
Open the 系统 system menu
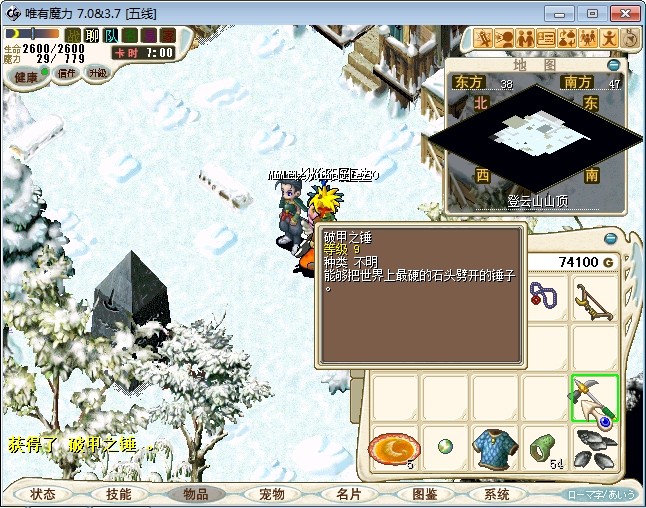tap(497, 494)
